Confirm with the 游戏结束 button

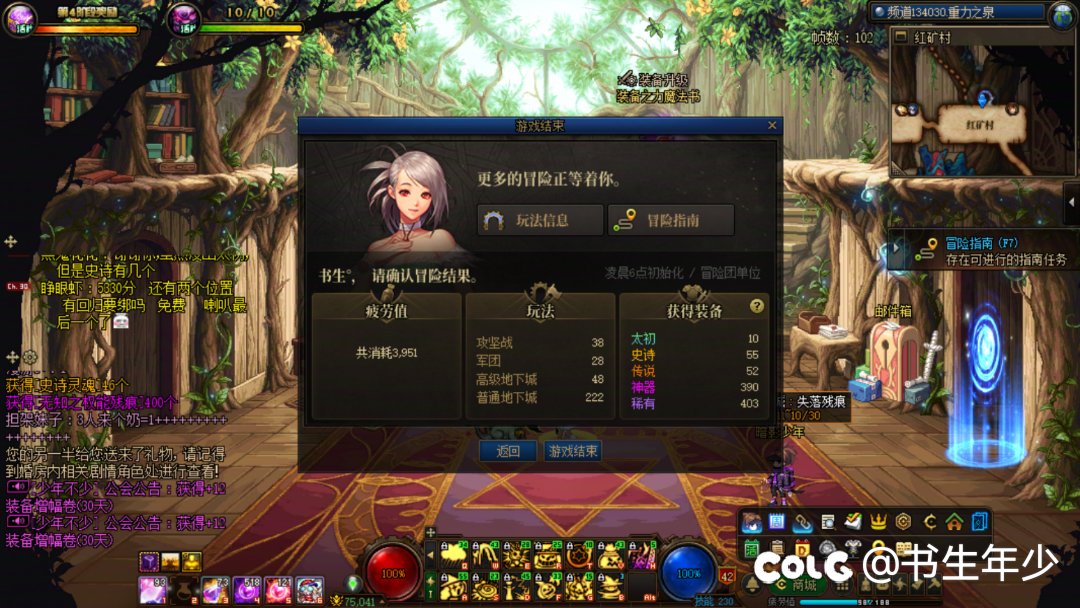573,451
